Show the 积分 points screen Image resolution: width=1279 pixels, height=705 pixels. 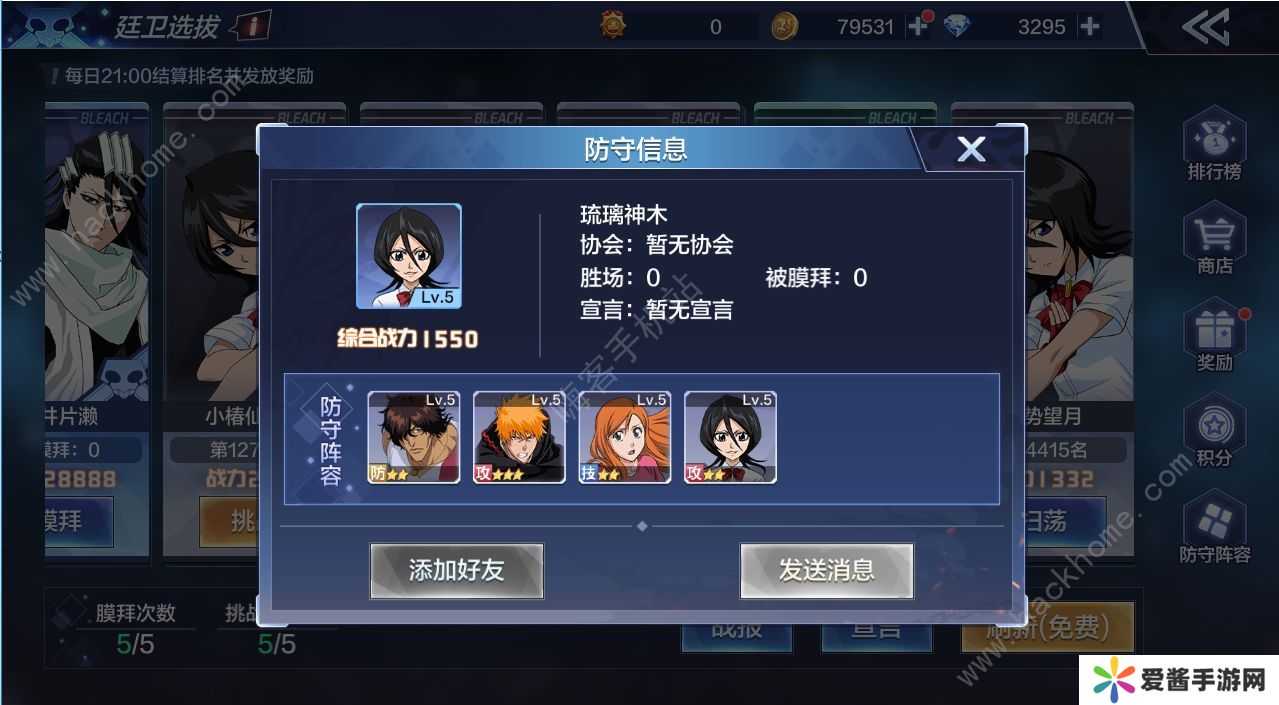(x=1214, y=433)
